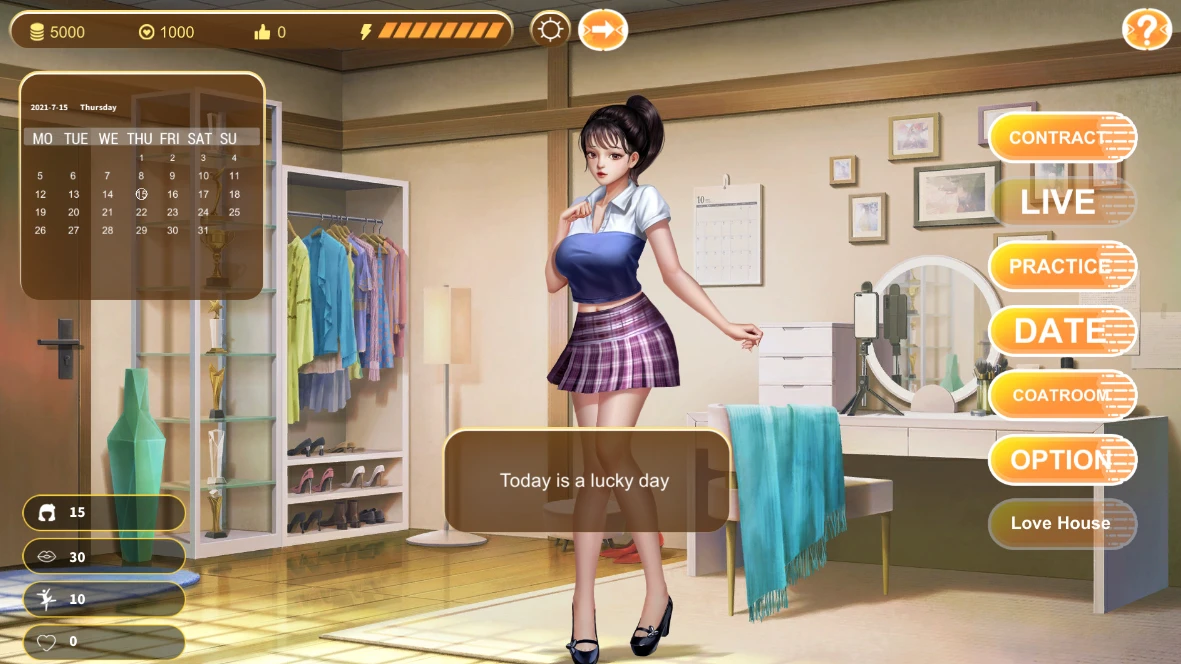Start a LIVE stream session
Screen dimensions: 1181x664
[1062, 202]
